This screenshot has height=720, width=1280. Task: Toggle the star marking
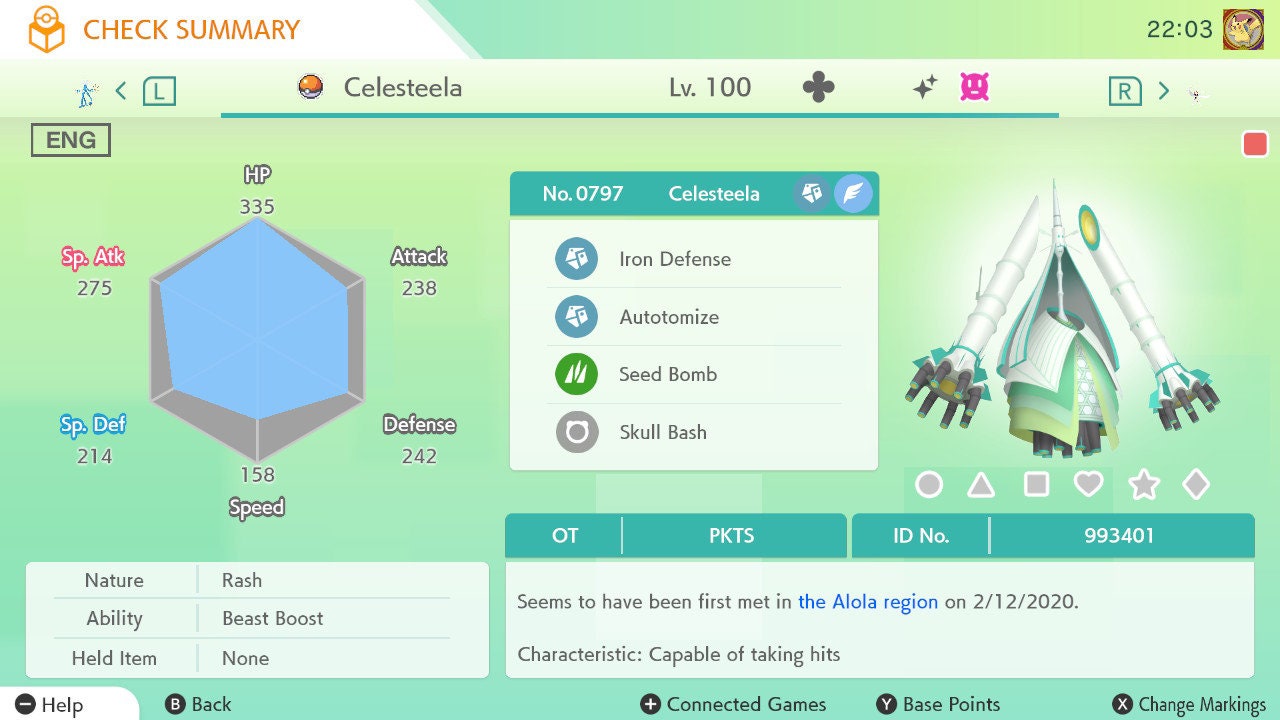tap(1143, 485)
